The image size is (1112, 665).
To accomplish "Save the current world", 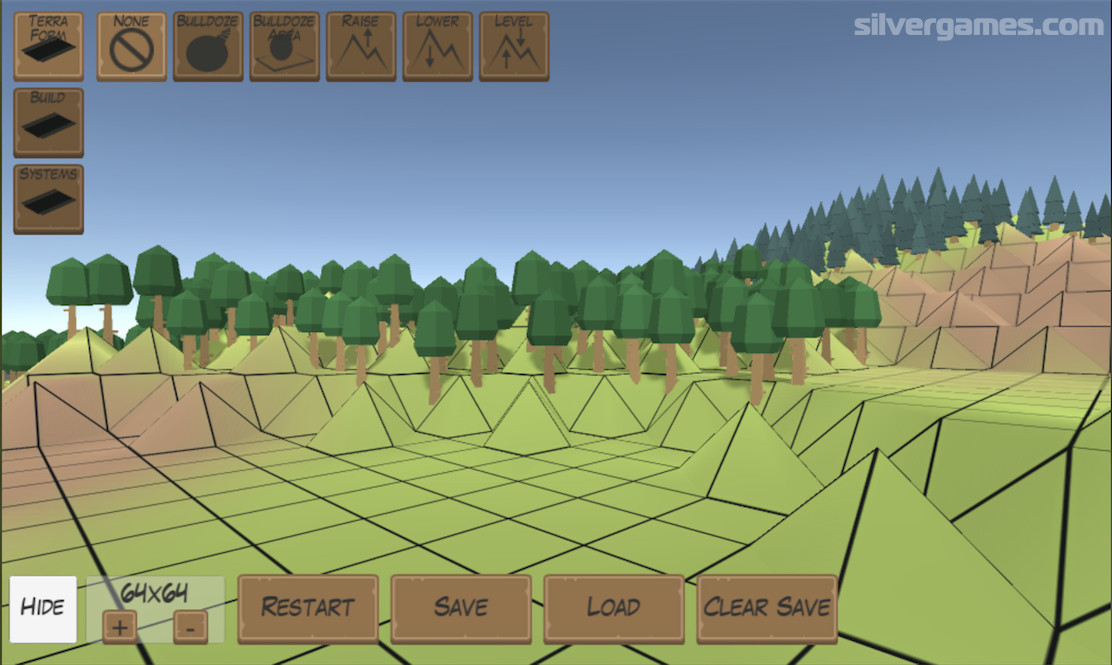I will (x=461, y=608).
